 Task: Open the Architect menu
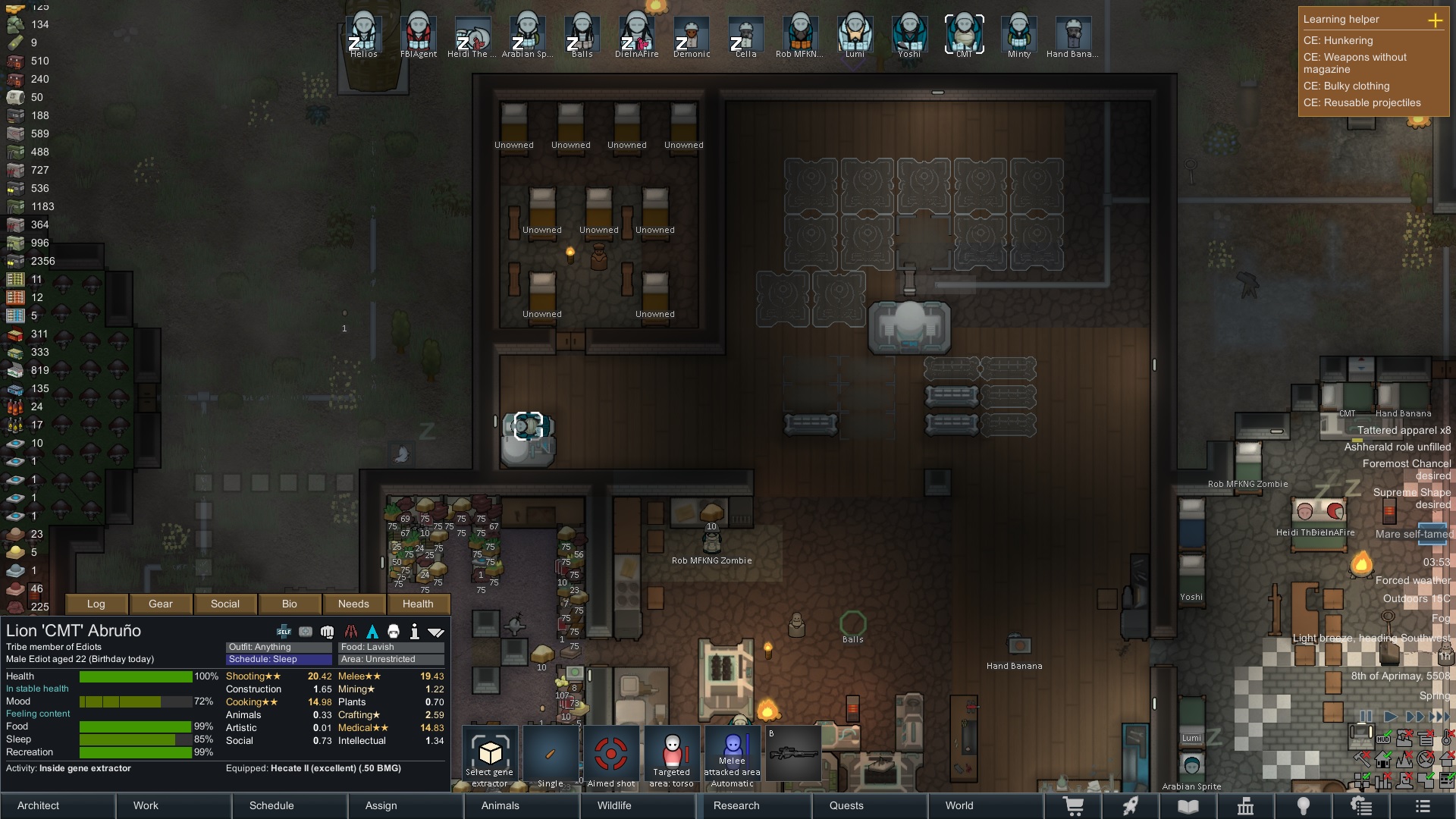coord(37,805)
